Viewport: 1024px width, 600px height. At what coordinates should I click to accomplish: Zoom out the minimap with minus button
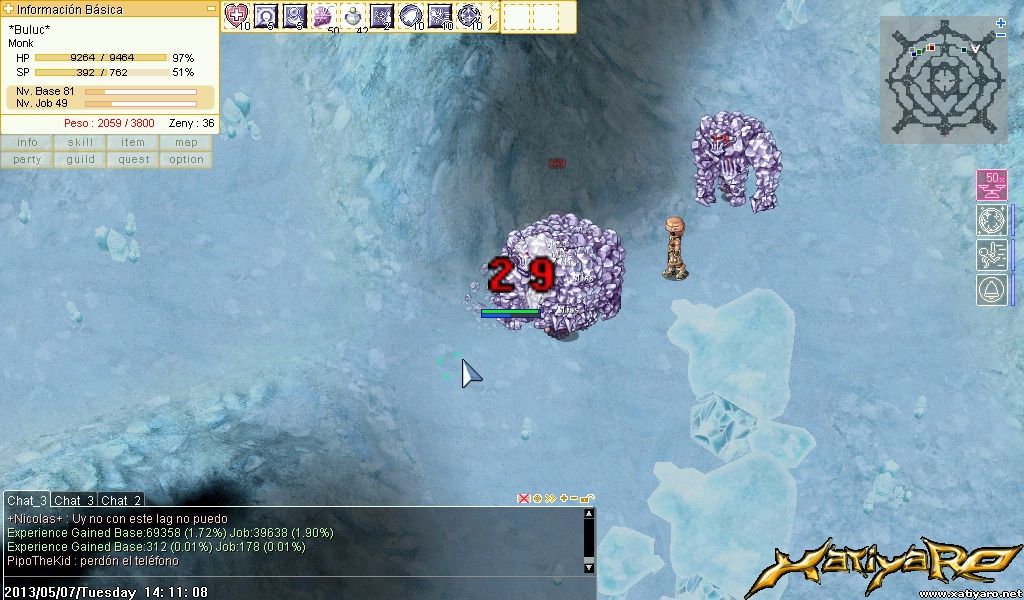tap(1001, 35)
